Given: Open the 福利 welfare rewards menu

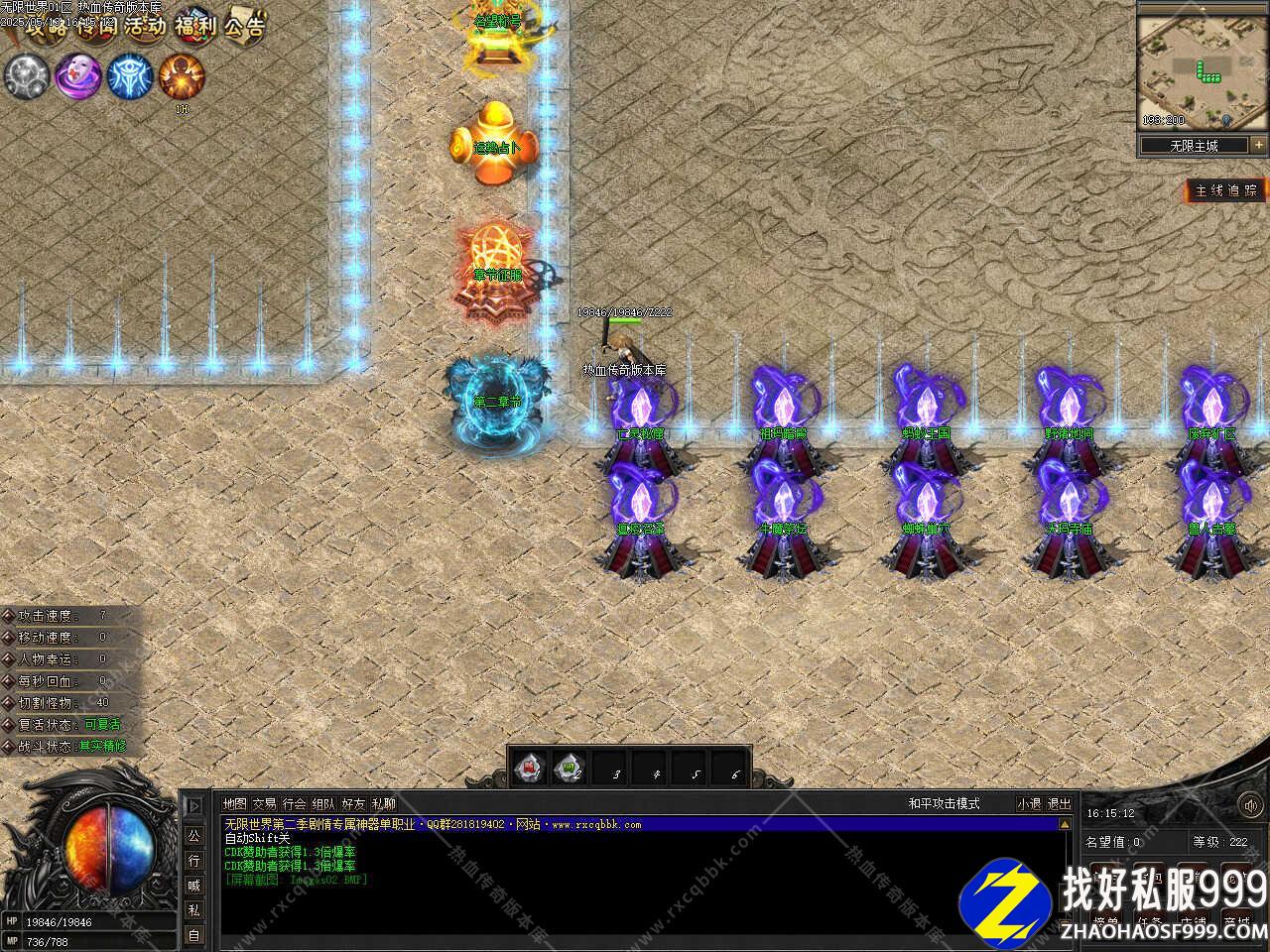Looking at the screenshot, I should [x=194, y=27].
